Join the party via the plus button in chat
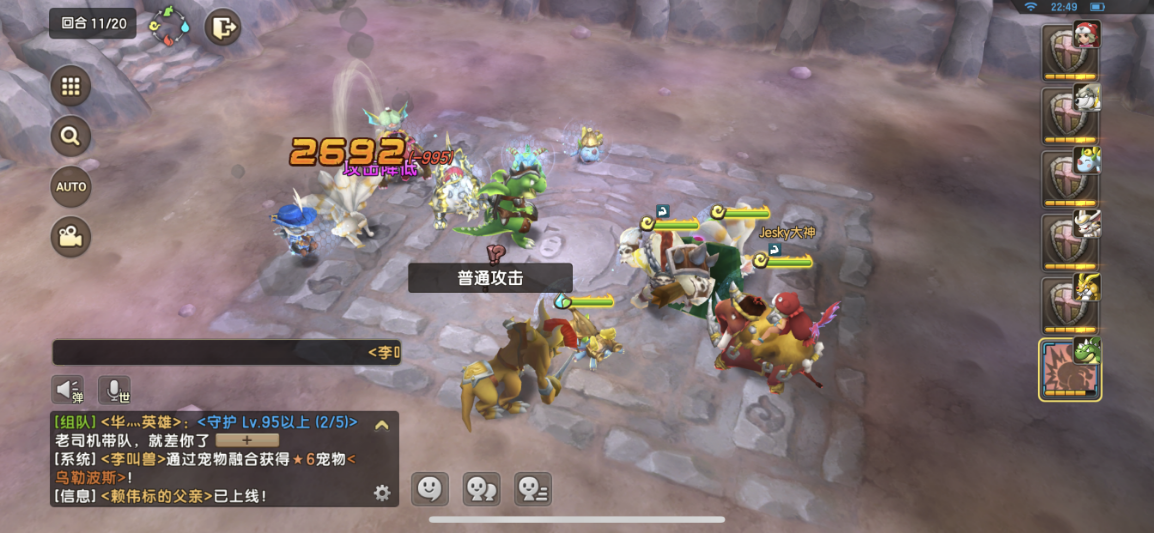 pos(247,440)
